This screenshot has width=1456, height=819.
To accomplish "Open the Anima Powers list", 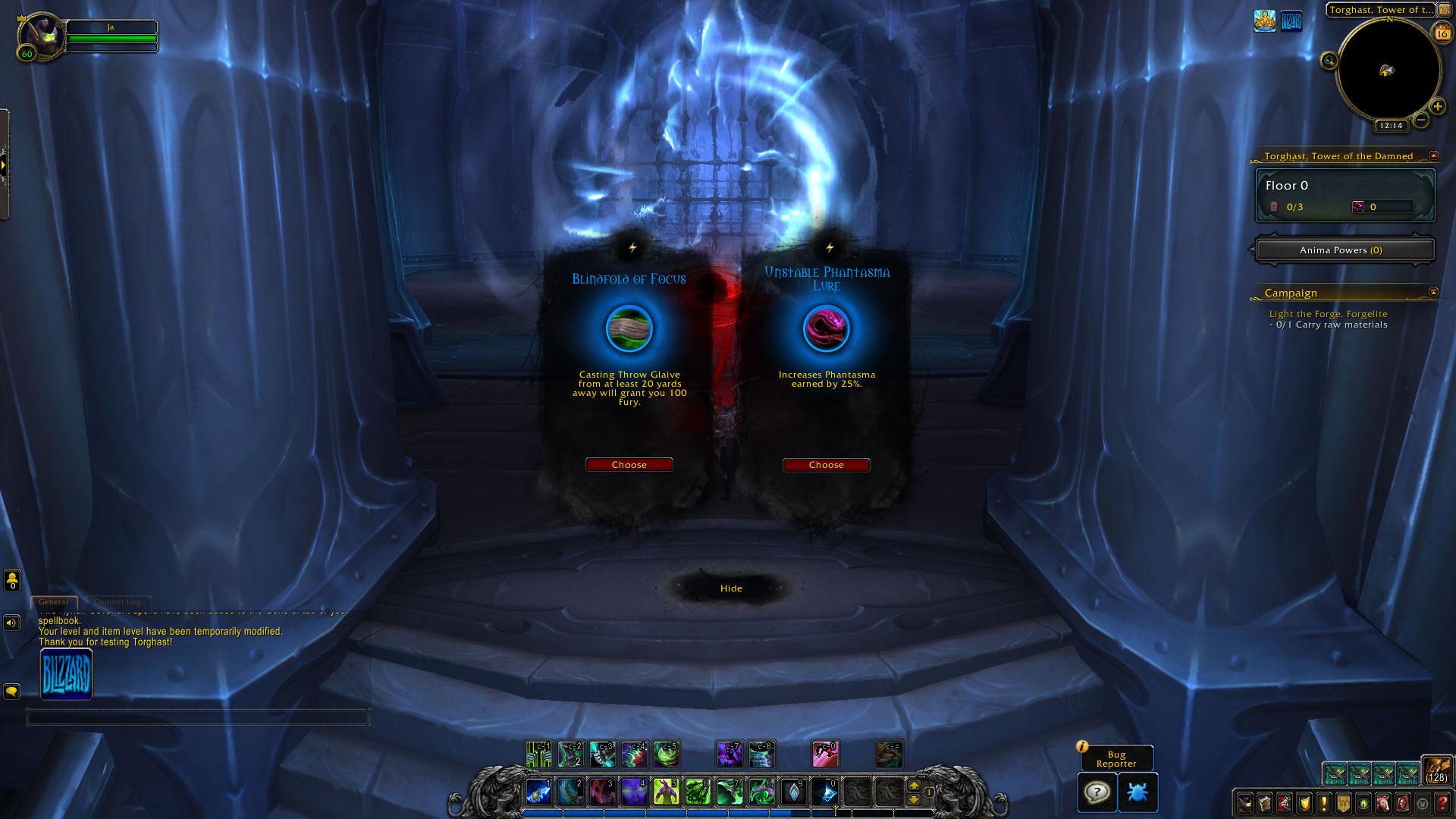I will (1345, 250).
